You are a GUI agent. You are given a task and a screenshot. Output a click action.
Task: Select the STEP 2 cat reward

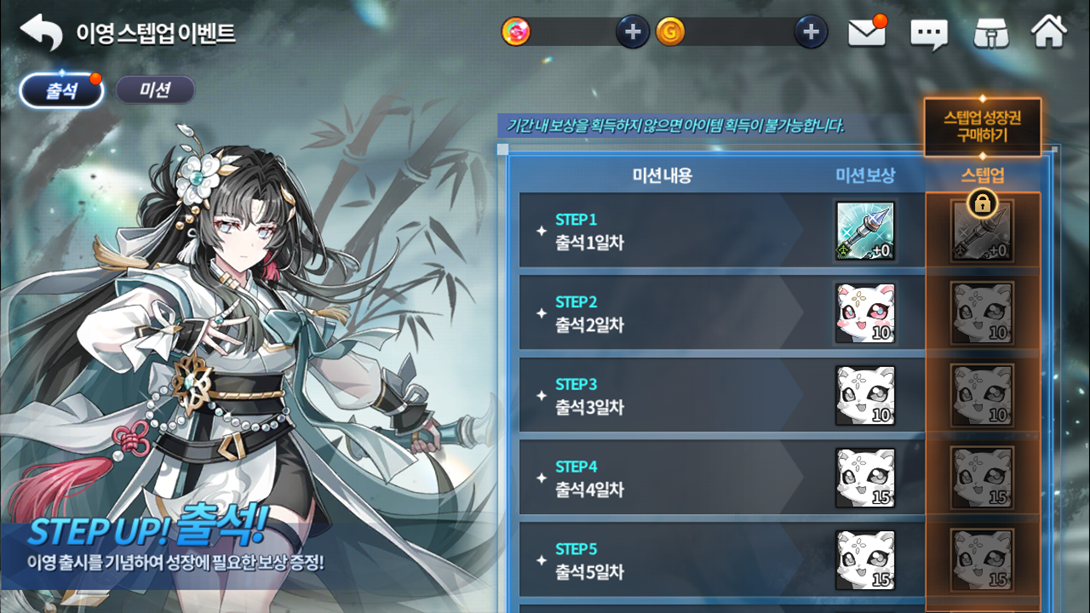tap(865, 313)
